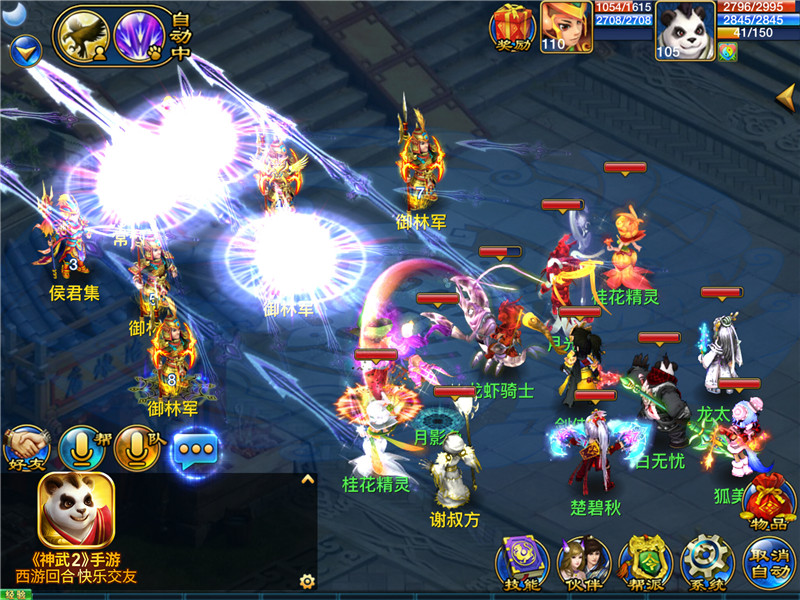
Task: Open the 帮派 guild menu
Action: point(645,565)
